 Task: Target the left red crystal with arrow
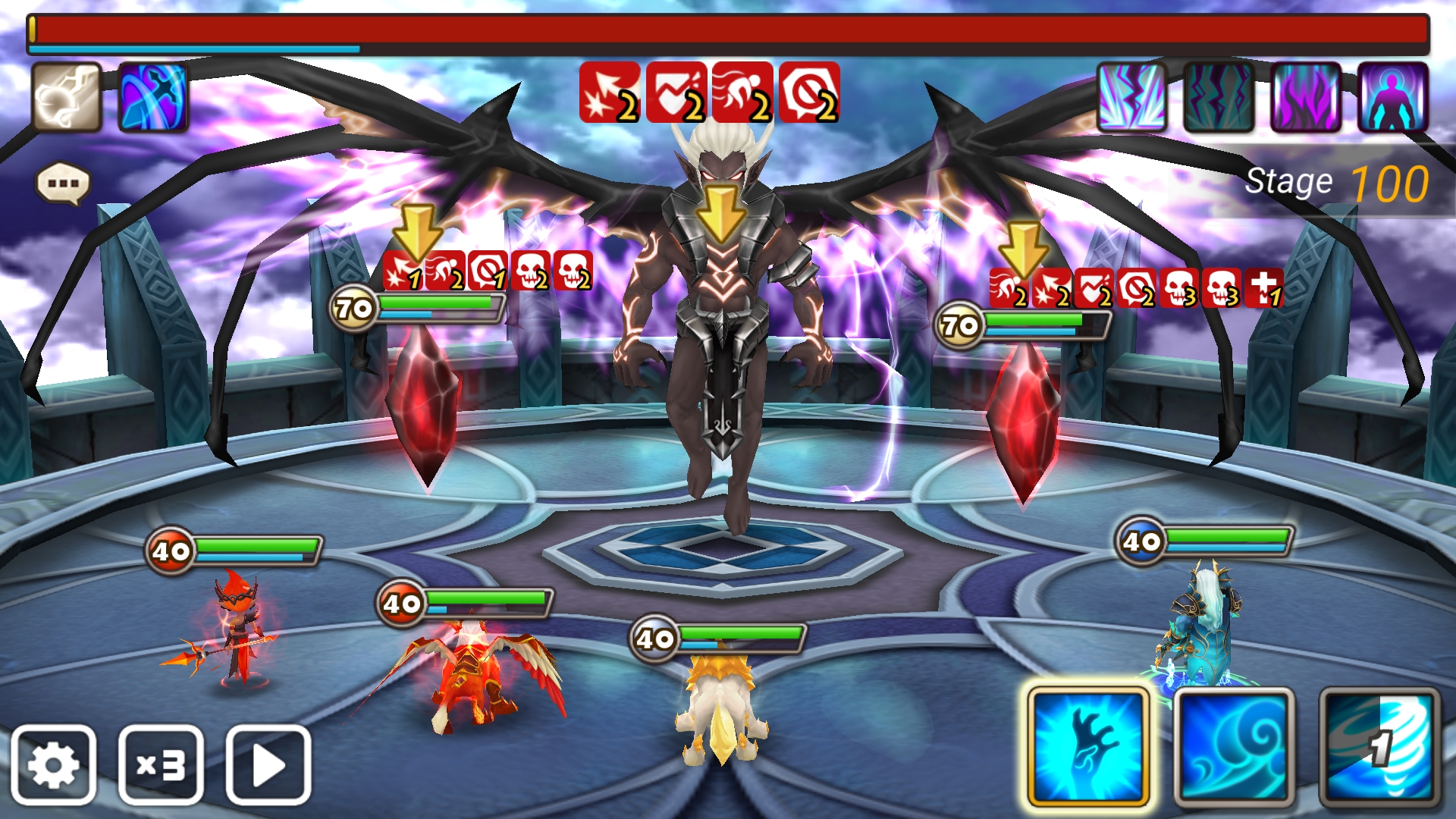[423, 402]
